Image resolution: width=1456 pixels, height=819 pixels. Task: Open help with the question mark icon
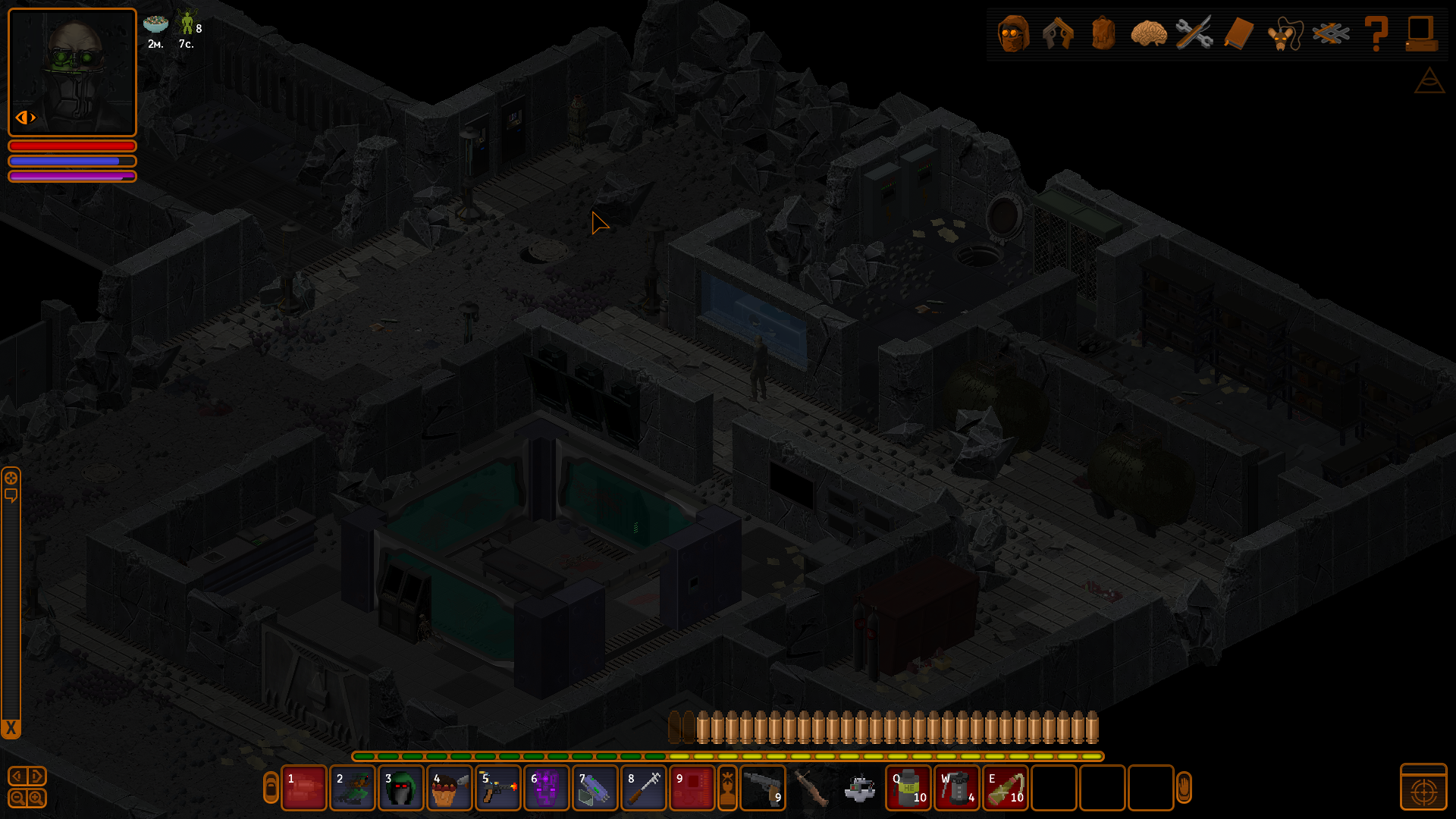pyautogui.click(x=1376, y=33)
